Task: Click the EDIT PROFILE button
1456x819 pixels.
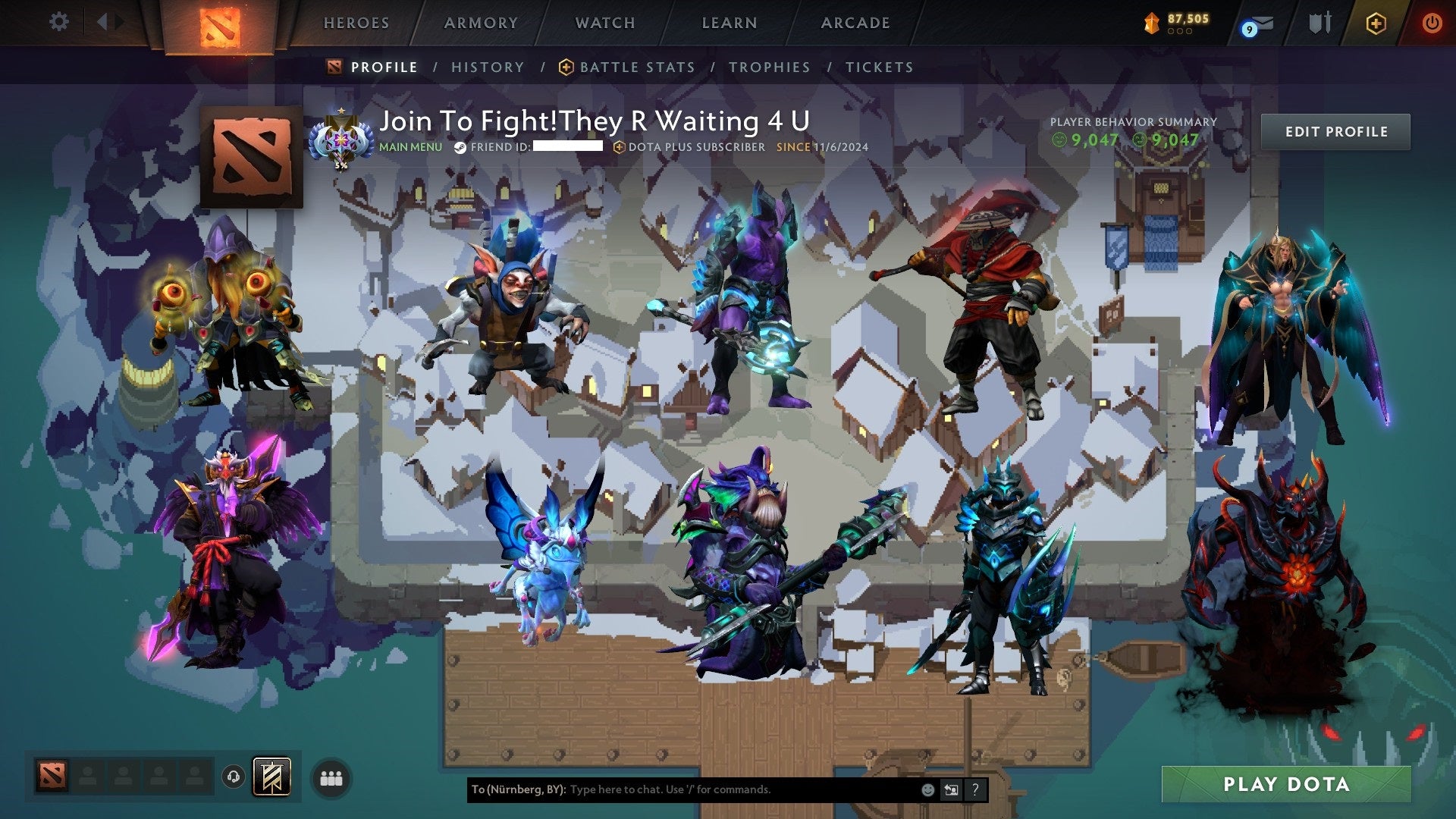Action: tap(1335, 131)
